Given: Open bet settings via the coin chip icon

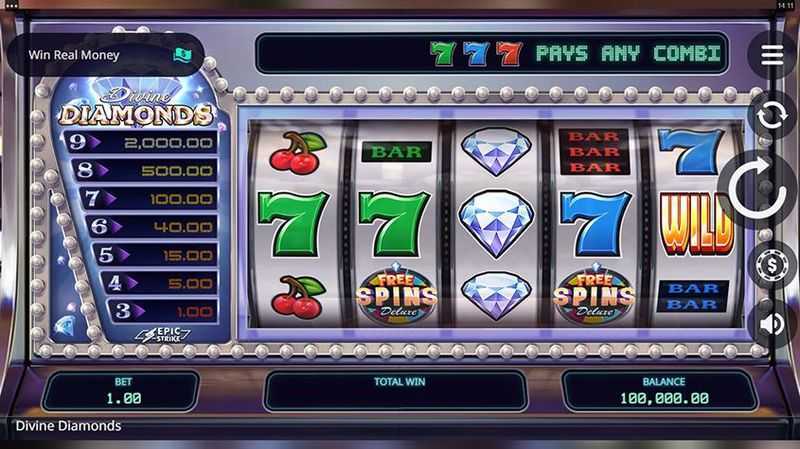Looking at the screenshot, I should (x=772, y=267).
